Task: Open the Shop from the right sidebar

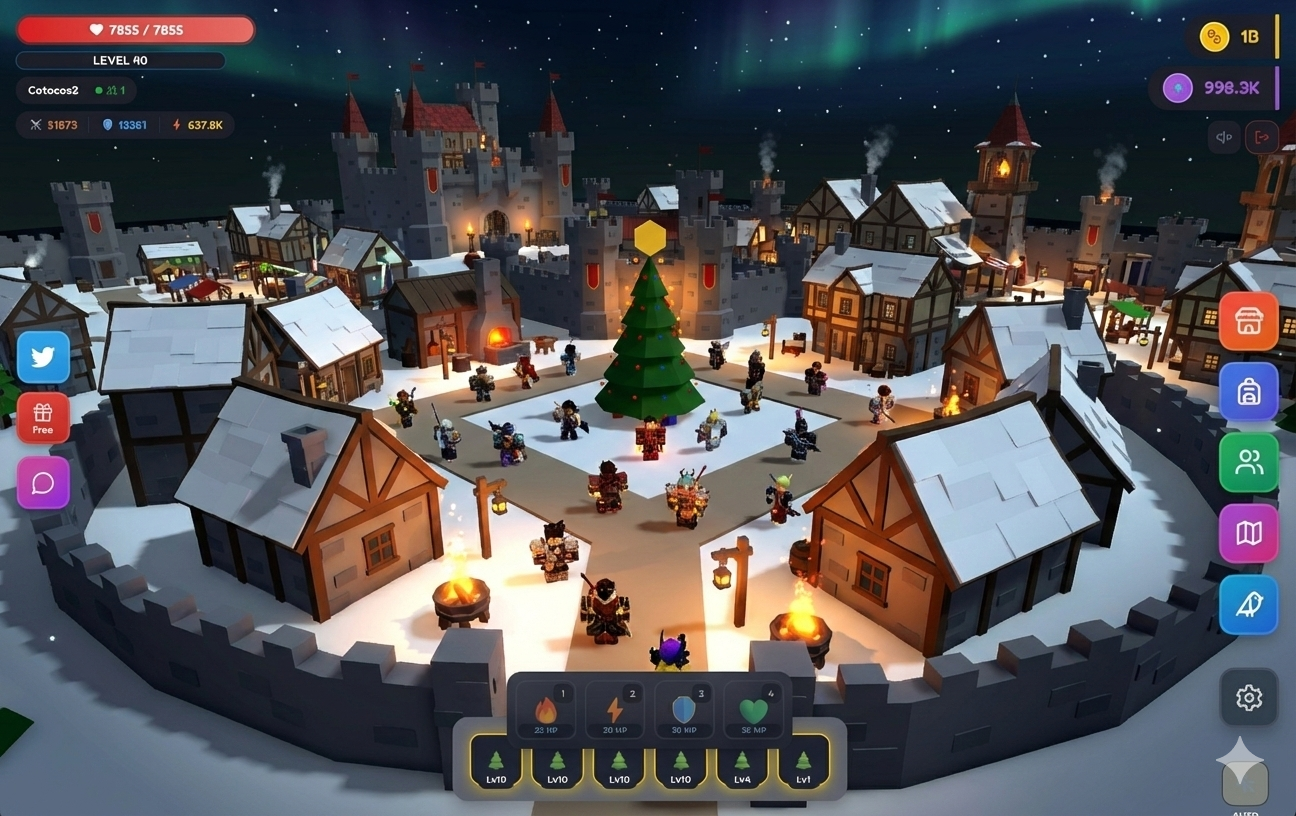Action: tap(1248, 322)
